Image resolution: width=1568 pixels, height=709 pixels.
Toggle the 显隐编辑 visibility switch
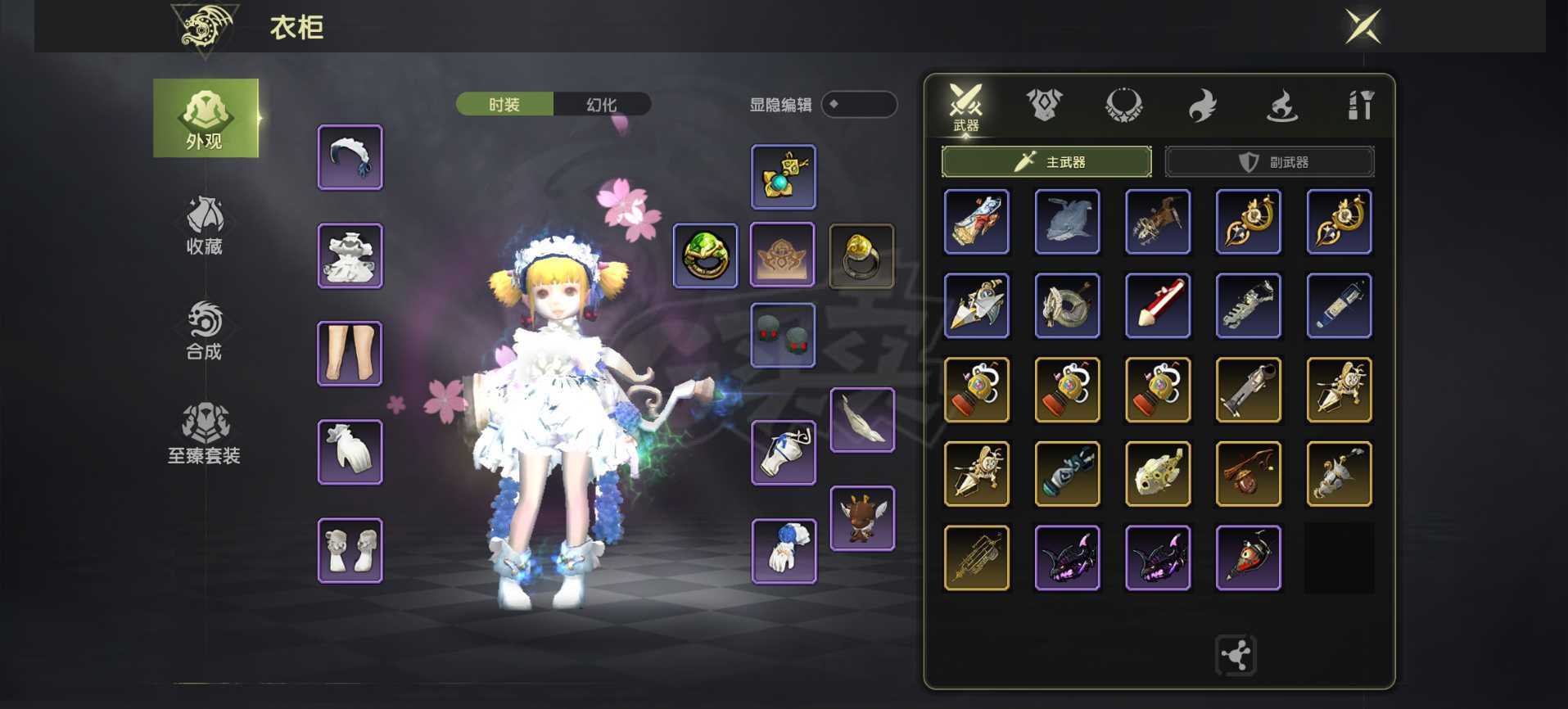[859, 104]
